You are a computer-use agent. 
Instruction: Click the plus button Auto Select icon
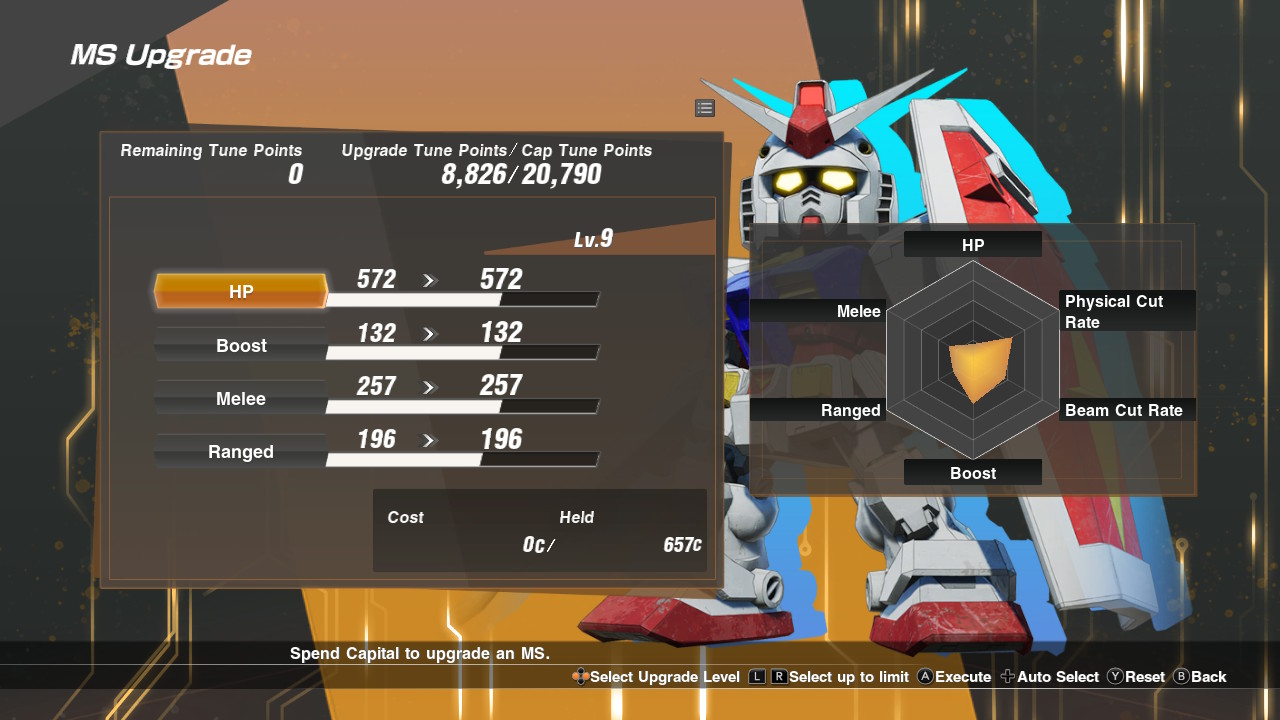(x=1007, y=677)
